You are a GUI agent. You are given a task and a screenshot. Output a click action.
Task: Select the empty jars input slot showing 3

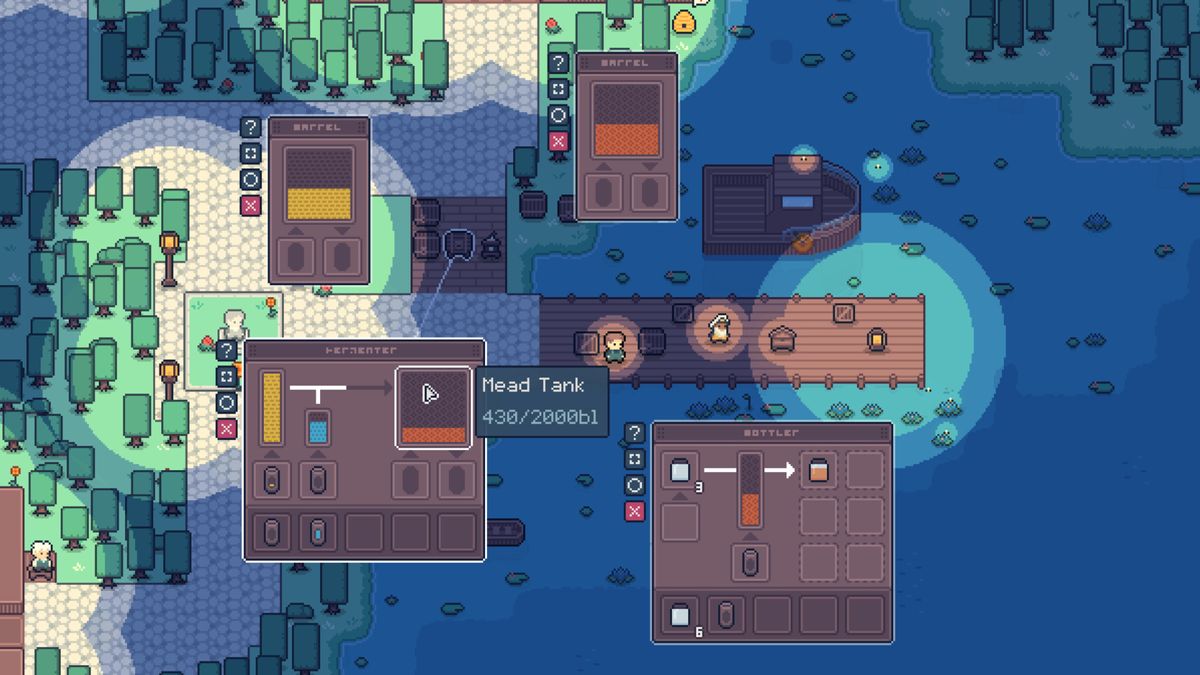click(x=681, y=472)
